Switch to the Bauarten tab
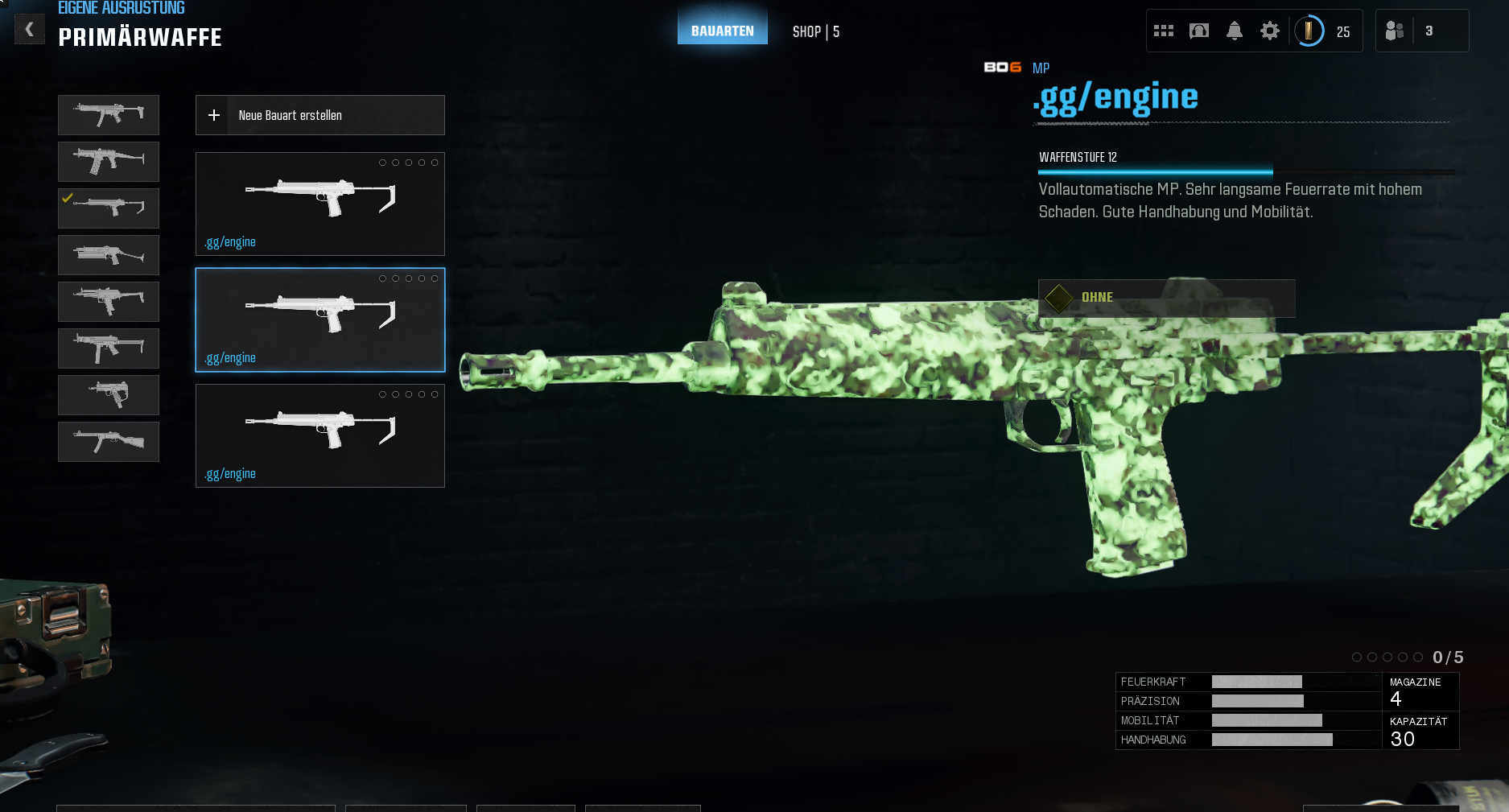Image resolution: width=1509 pixels, height=812 pixels. (722, 31)
